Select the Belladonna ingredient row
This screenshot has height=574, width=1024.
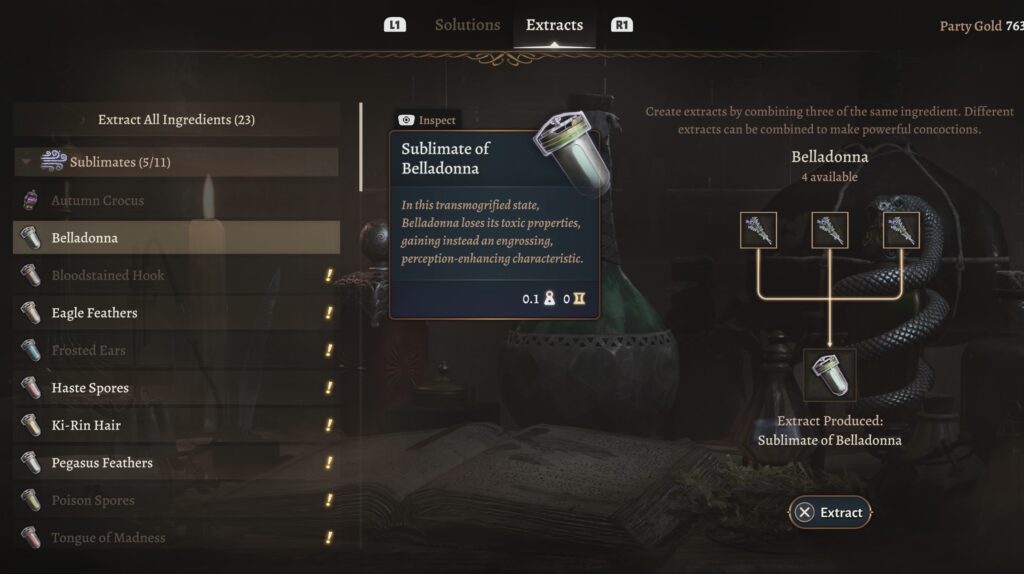(176, 238)
